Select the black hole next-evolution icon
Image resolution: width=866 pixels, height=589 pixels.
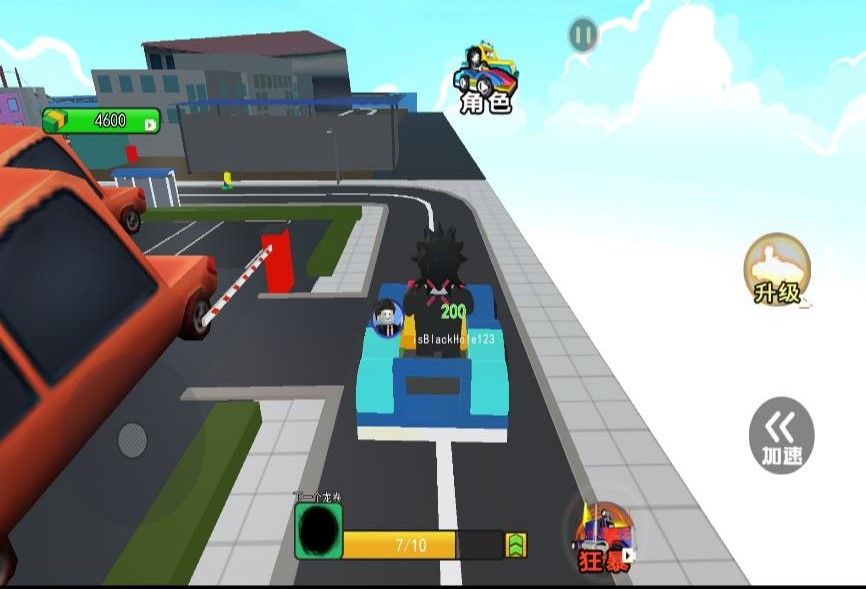[x=319, y=531]
